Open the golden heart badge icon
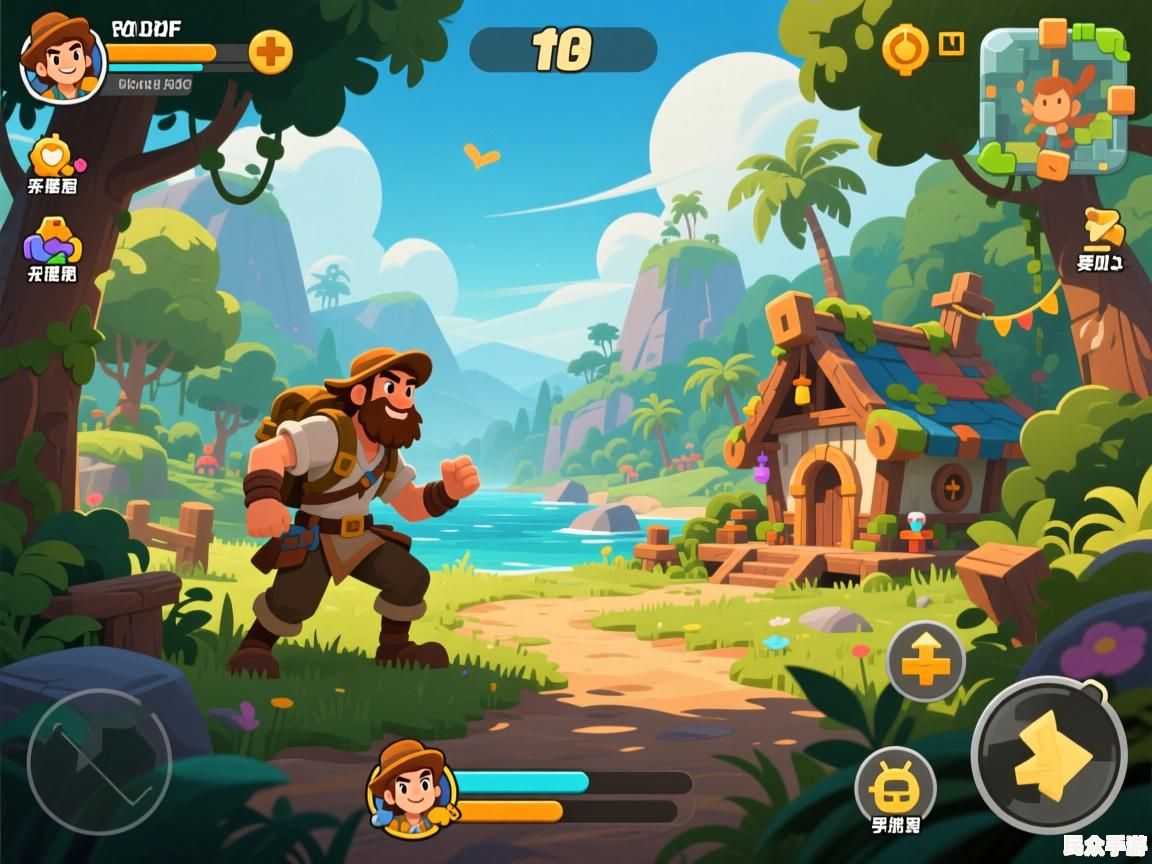The image size is (1152, 864). tap(51, 156)
